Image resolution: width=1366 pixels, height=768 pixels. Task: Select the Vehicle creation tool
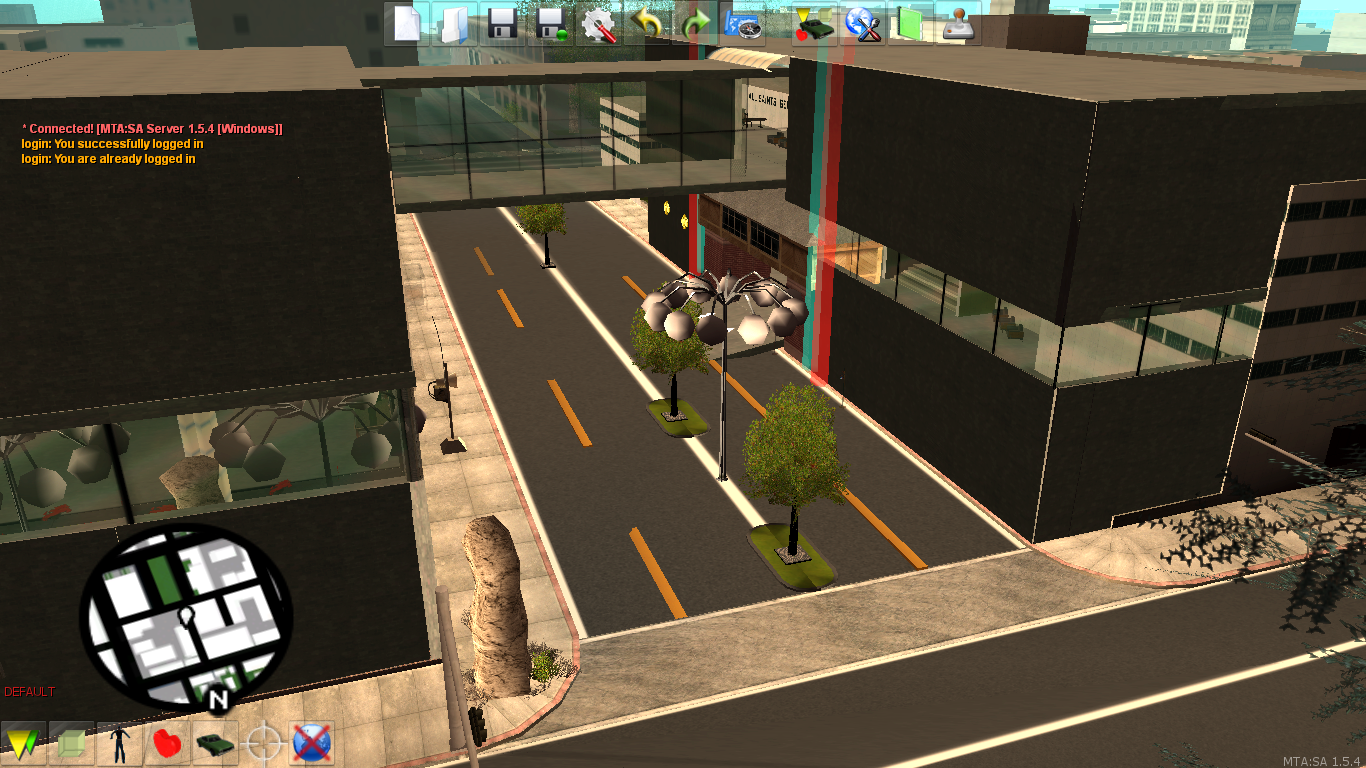[214, 743]
